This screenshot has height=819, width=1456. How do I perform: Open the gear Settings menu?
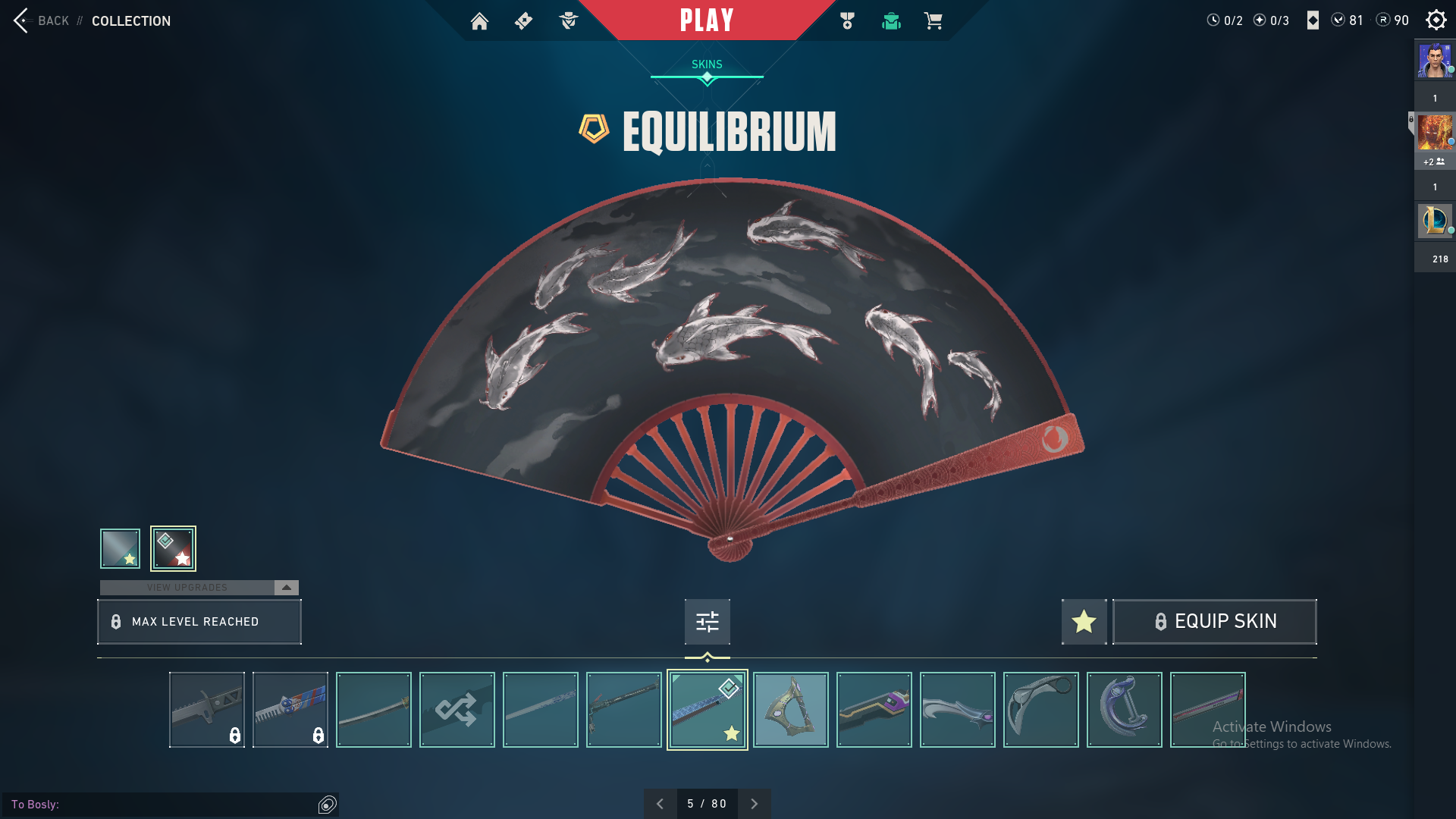(1436, 20)
